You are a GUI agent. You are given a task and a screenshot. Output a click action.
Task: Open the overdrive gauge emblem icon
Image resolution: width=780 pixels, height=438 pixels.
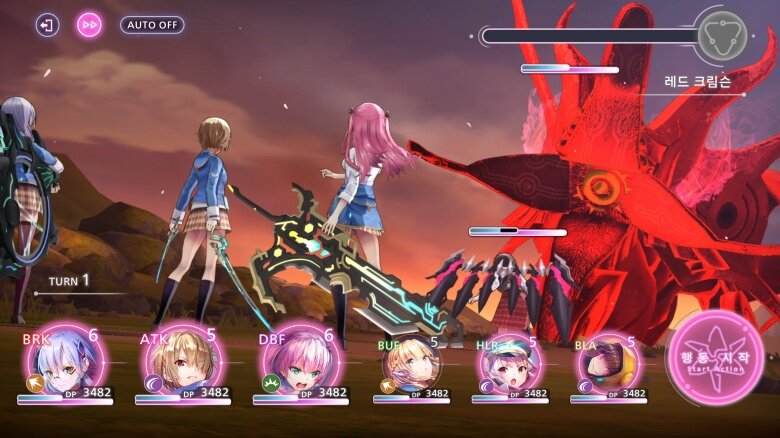(x=724, y=36)
